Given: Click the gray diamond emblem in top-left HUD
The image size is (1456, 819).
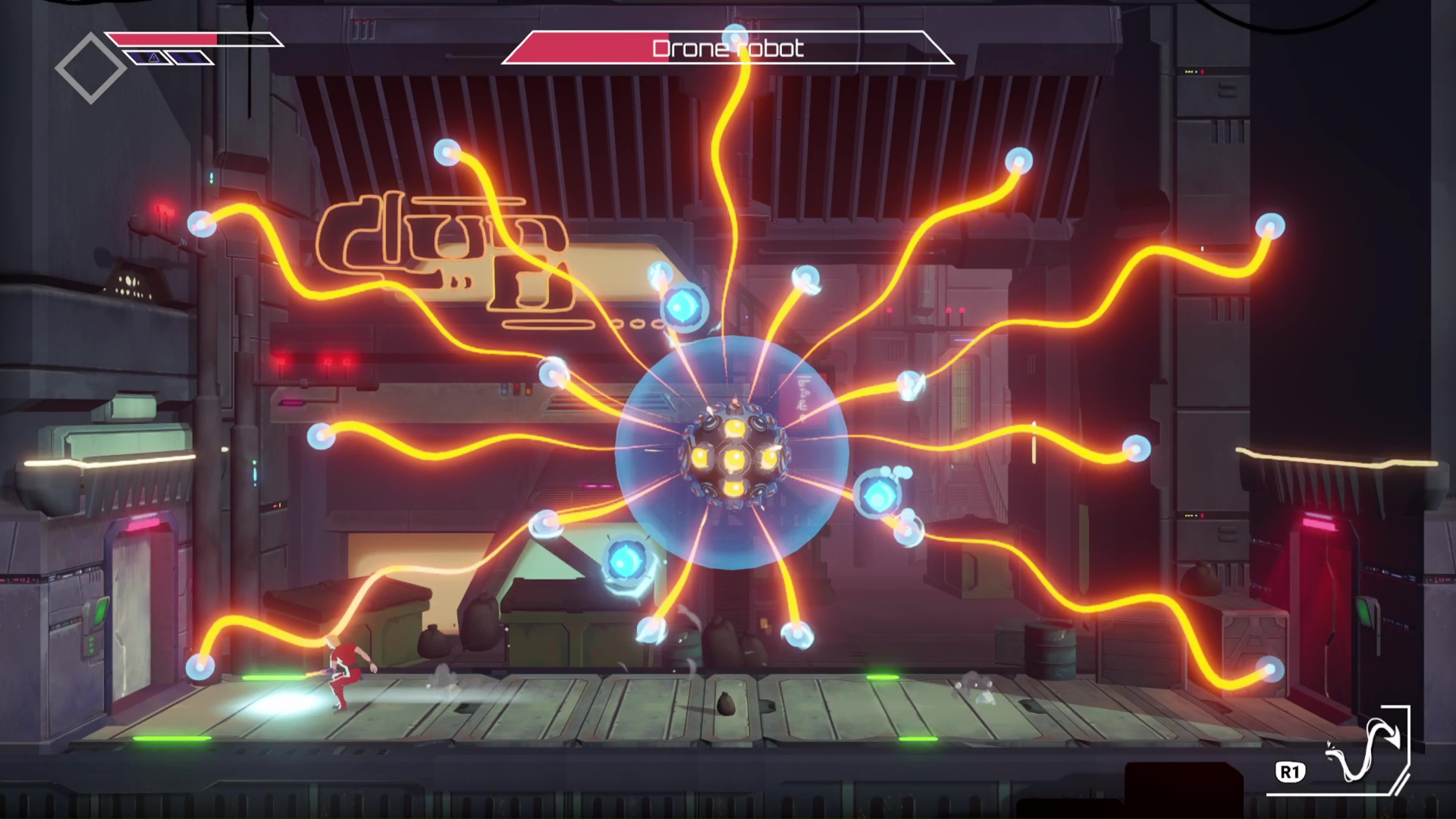Looking at the screenshot, I should (90, 67).
